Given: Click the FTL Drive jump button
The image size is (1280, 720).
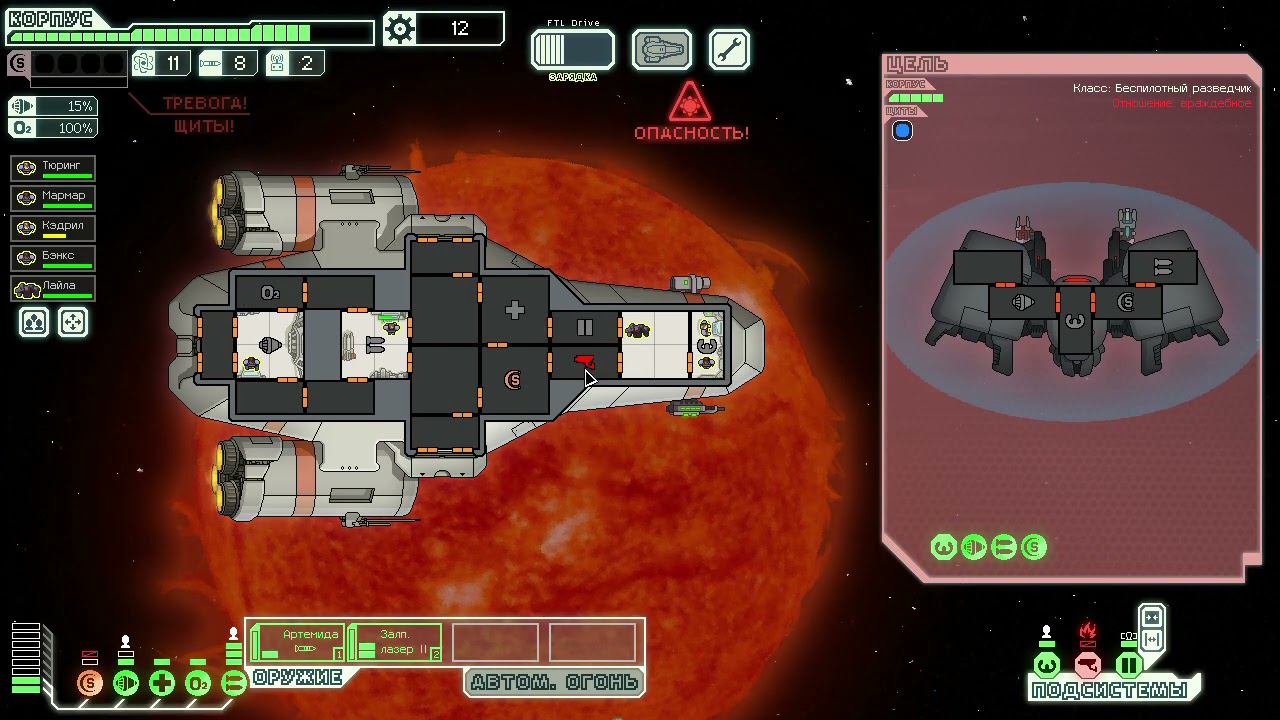Looking at the screenshot, I should pos(572,49).
